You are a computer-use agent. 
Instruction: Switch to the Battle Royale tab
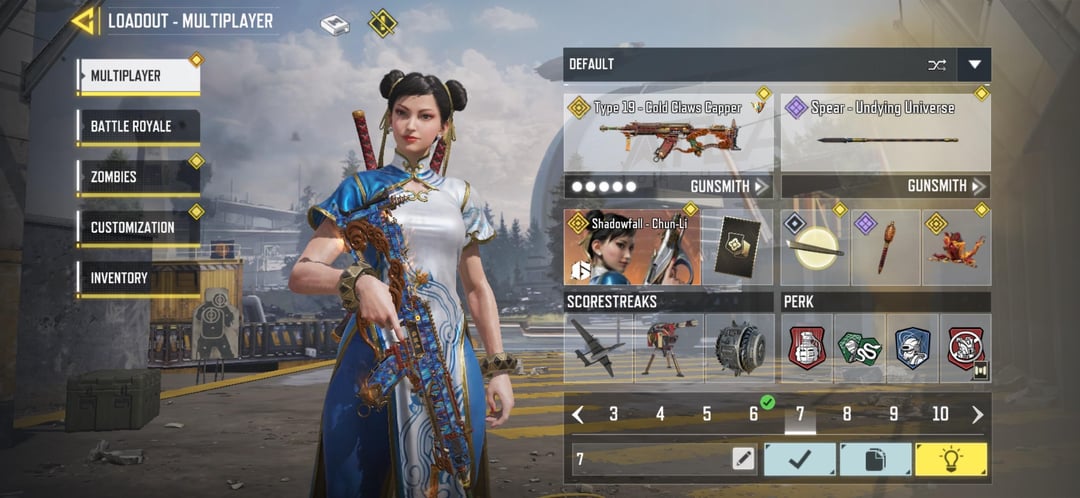click(x=138, y=126)
